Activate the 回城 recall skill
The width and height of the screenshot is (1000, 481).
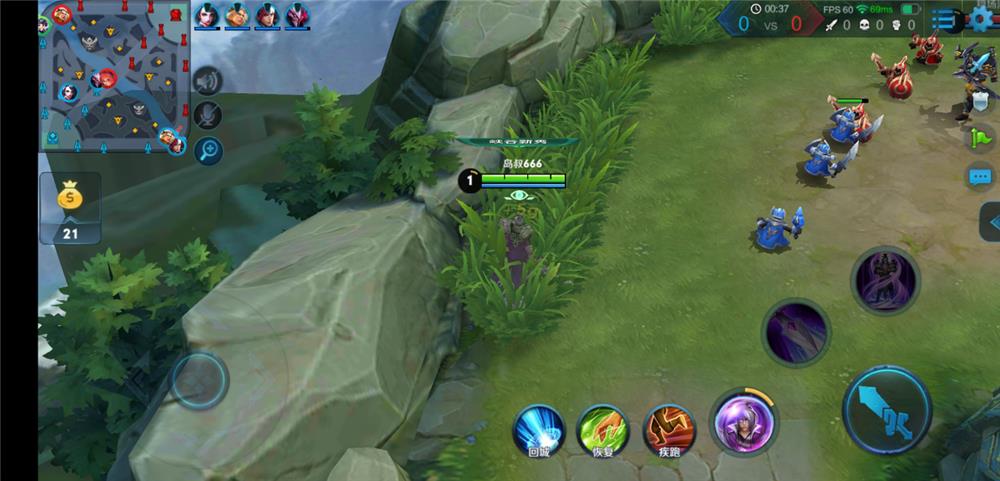pyautogui.click(x=539, y=428)
